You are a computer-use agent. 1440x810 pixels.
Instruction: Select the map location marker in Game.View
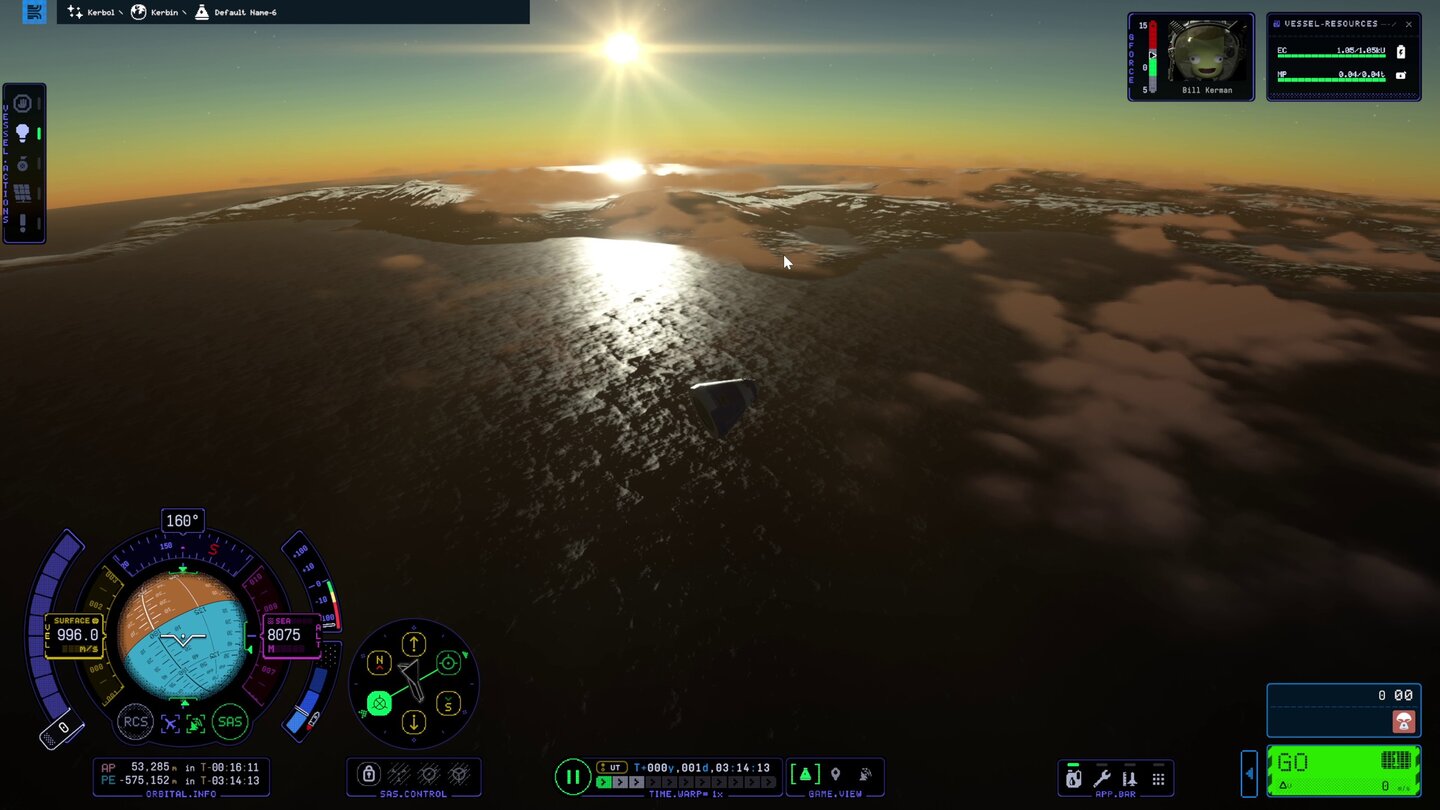click(x=836, y=773)
